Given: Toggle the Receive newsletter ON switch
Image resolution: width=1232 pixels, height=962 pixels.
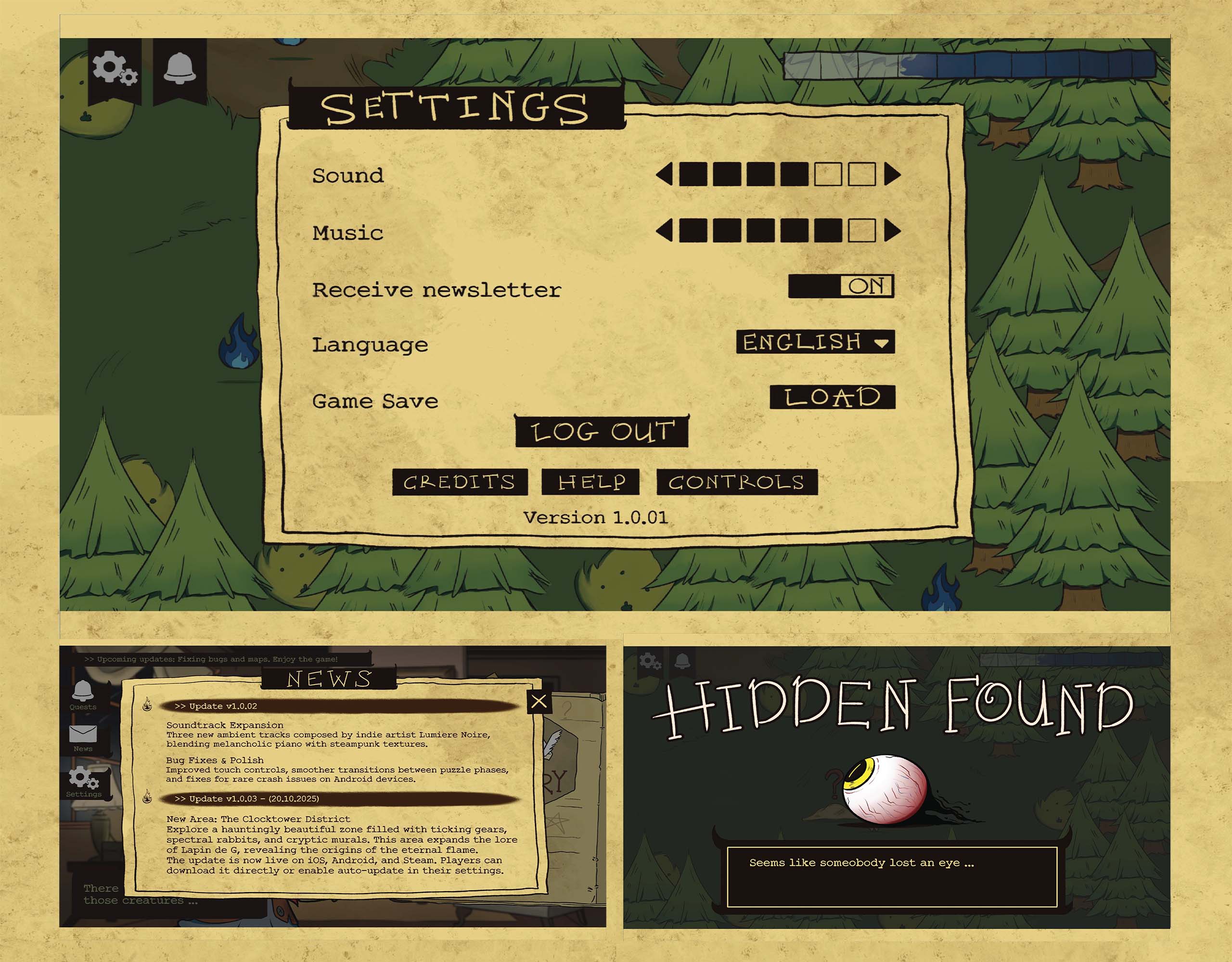Looking at the screenshot, I should (841, 286).
